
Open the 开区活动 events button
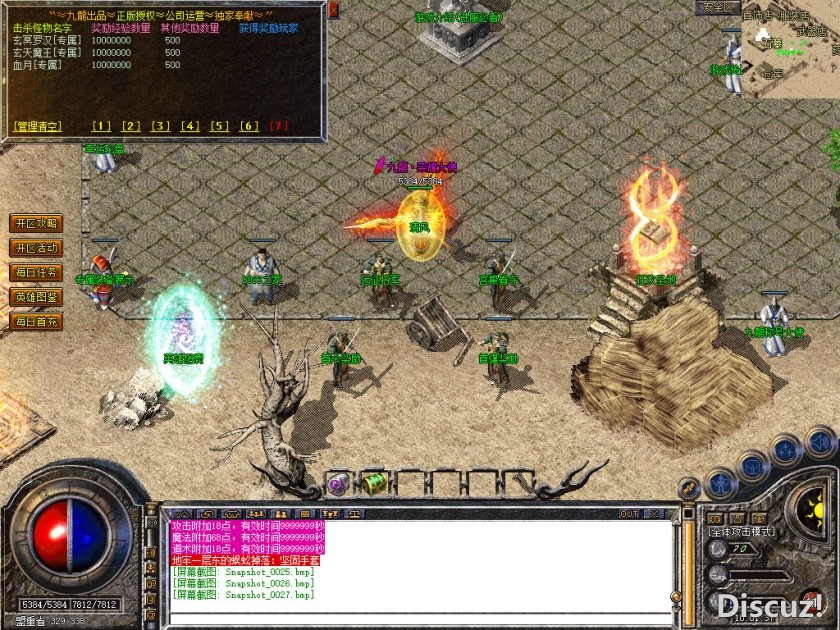pos(35,248)
